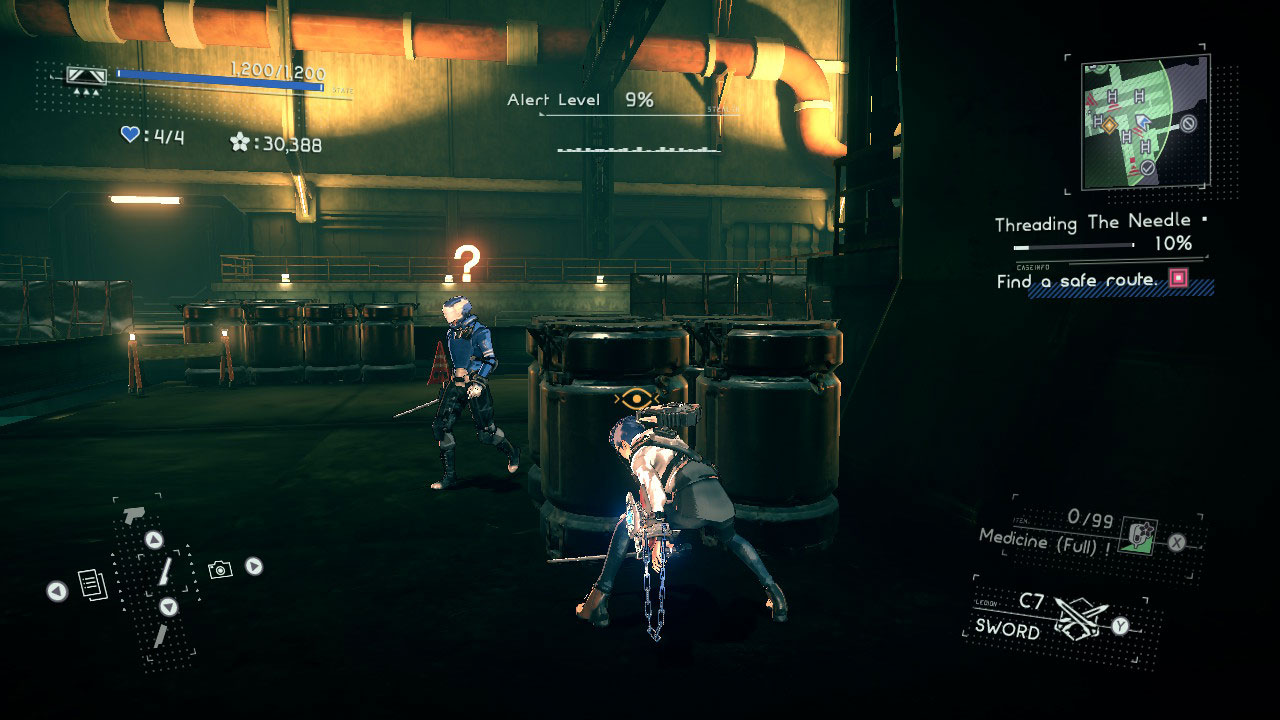Select the Medicine (Full) item icon
The height and width of the screenshot is (720, 1280).
1137,537
